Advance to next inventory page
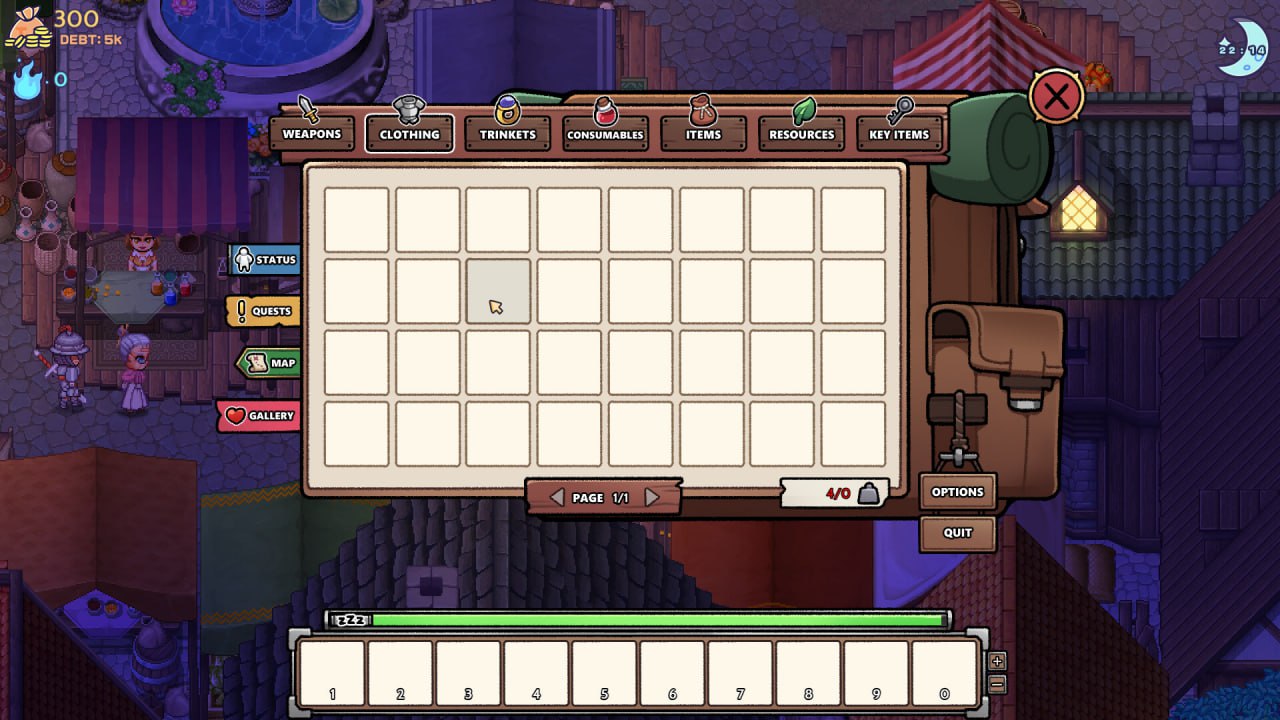The width and height of the screenshot is (1280, 720). tap(654, 496)
